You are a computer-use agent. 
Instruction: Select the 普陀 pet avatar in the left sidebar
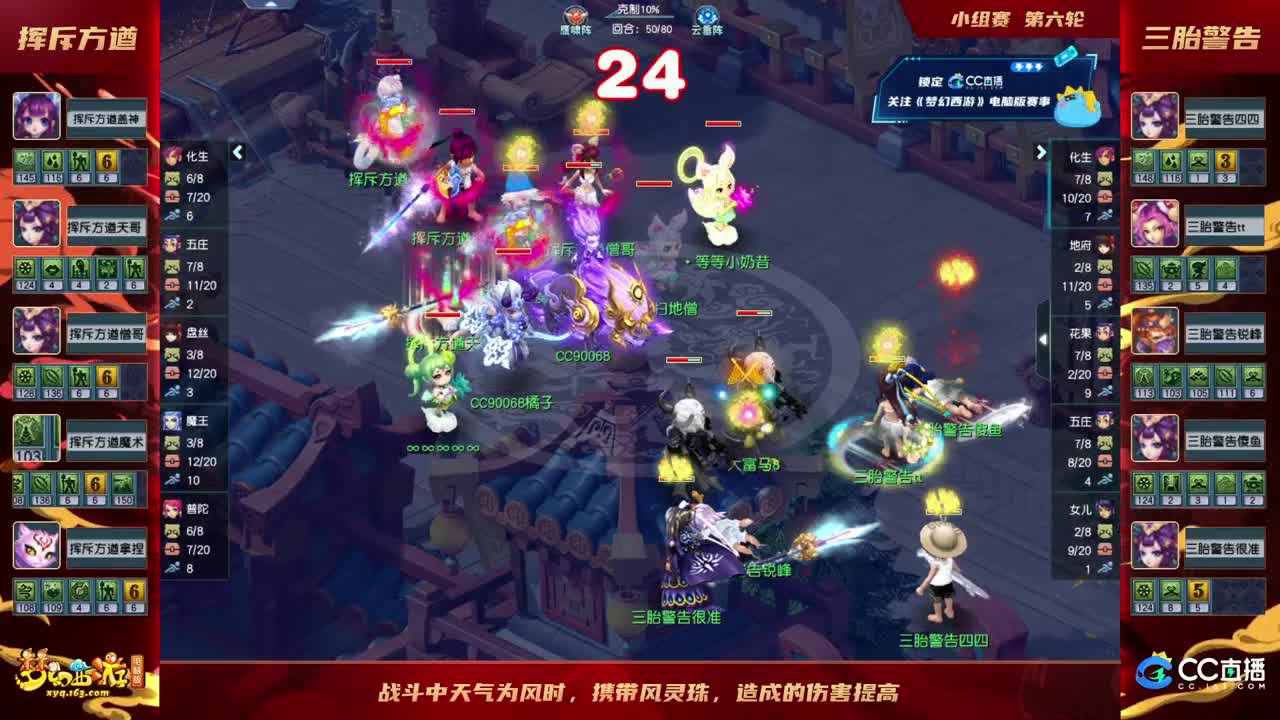(x=173, y=510)
